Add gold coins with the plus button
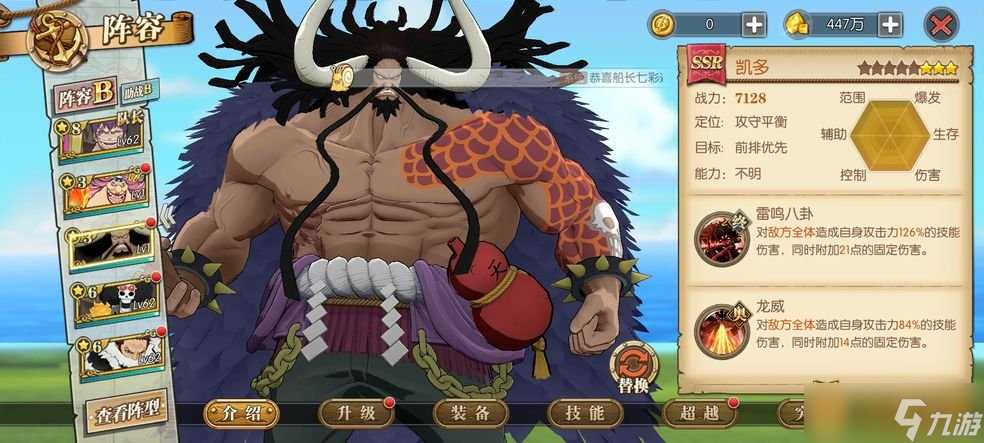984x443 pixels. [x=751, y=24]
